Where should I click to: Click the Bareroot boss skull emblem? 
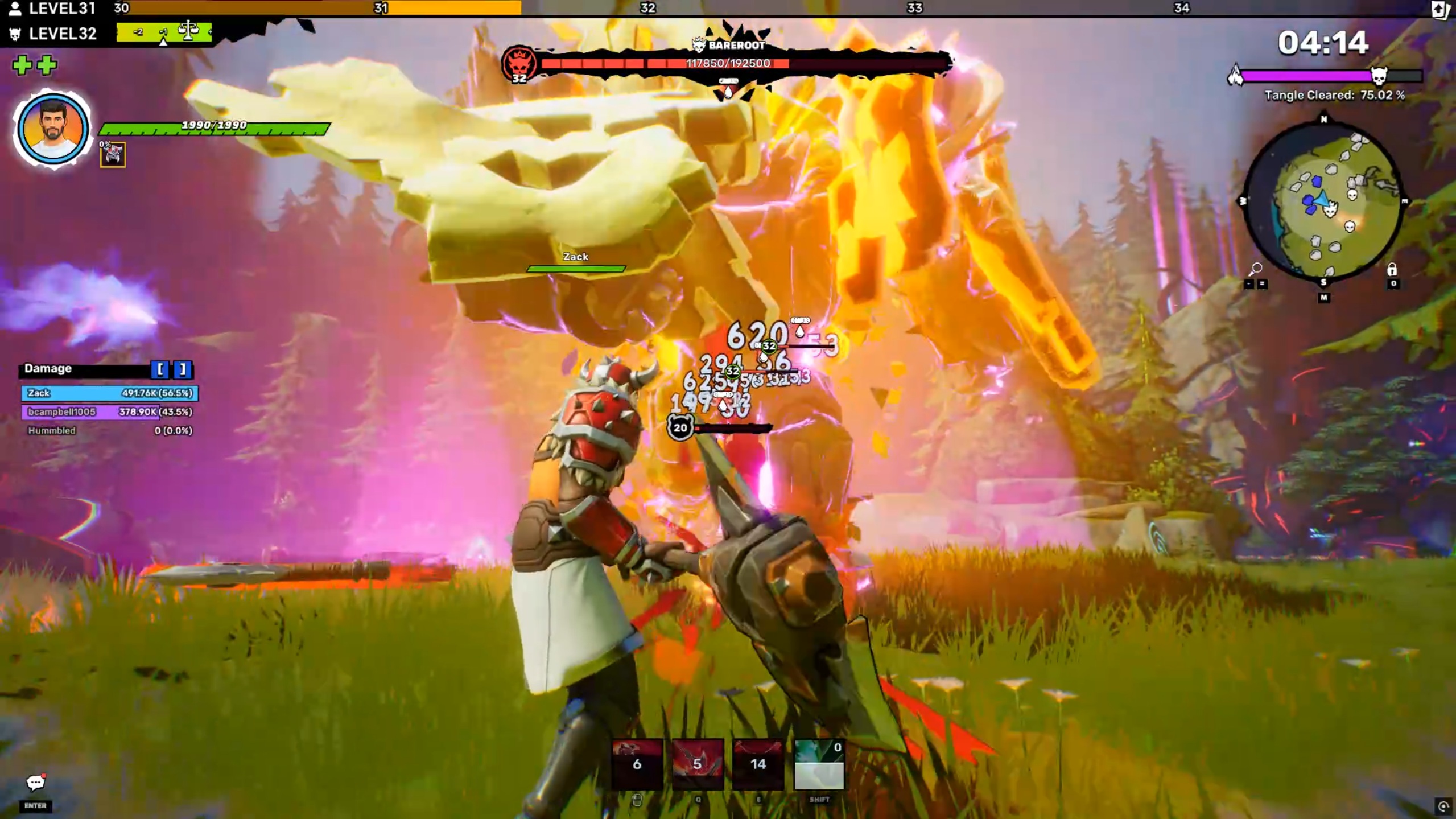pos(518,63)
